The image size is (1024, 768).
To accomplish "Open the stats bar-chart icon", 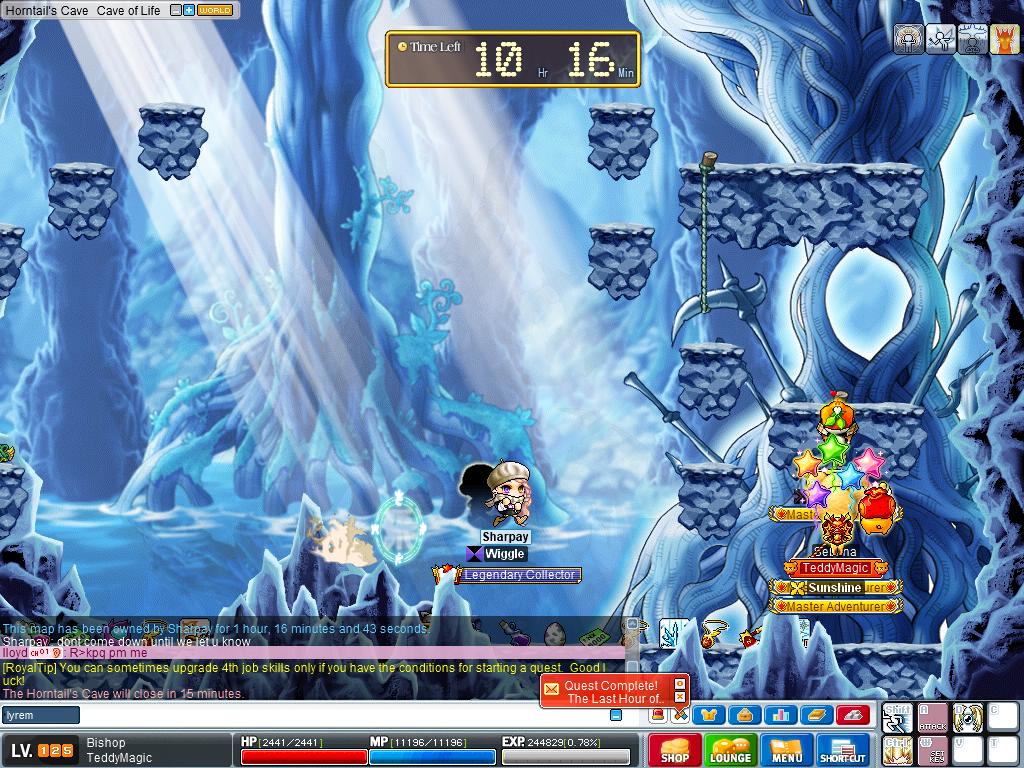I will coord(781,714).
